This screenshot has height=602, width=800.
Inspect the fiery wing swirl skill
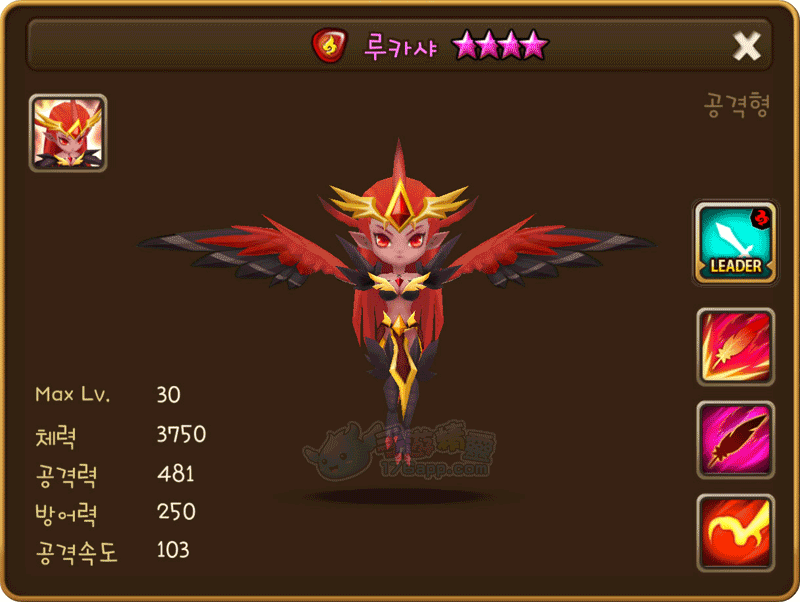tap(735, 531)
